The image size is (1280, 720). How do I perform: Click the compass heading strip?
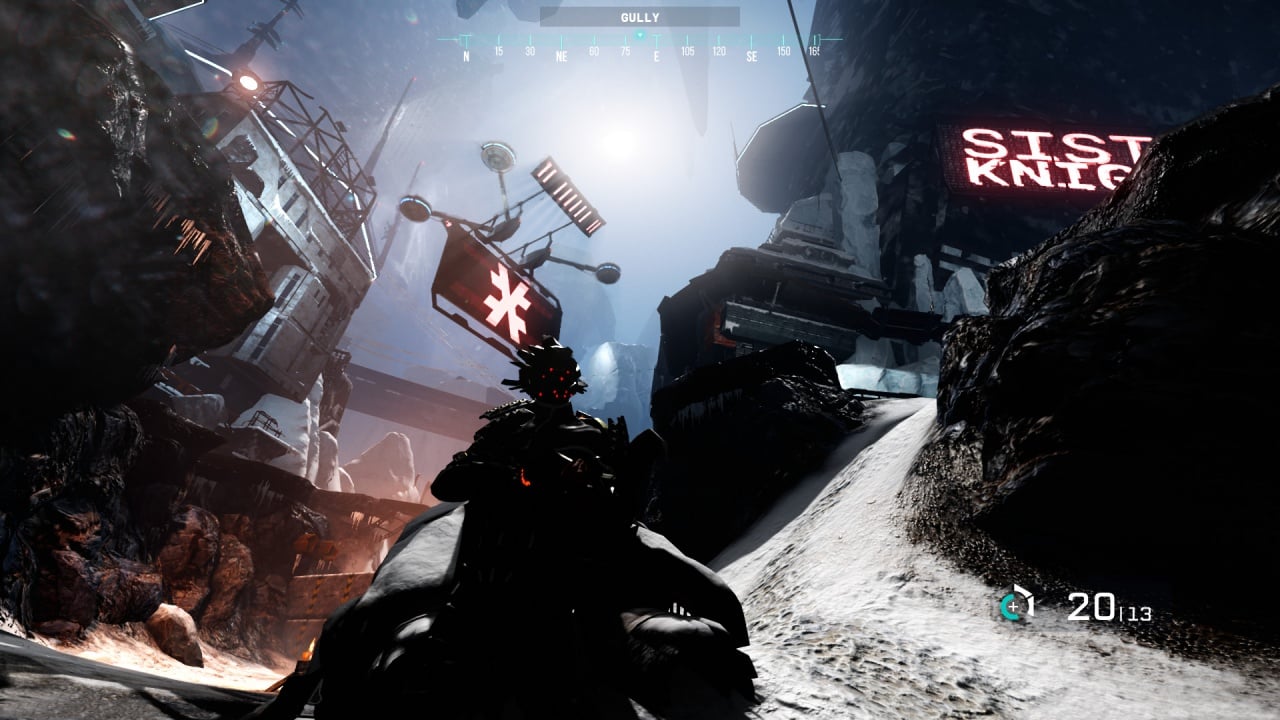click(x=640, y=46)
